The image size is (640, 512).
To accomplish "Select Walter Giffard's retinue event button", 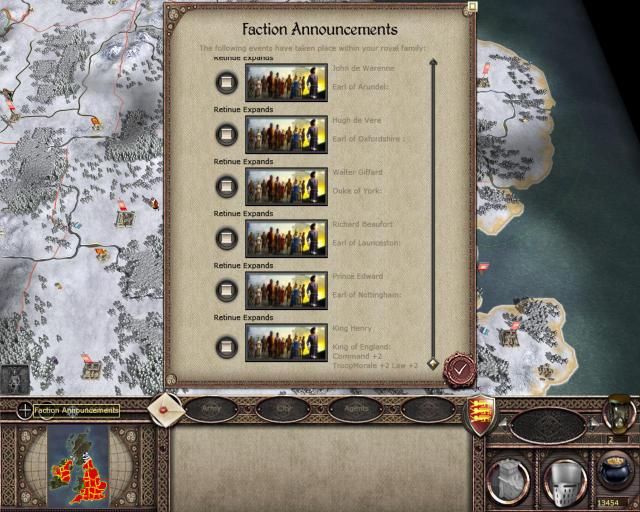I will pyautogui.click(x=227, y=186).
